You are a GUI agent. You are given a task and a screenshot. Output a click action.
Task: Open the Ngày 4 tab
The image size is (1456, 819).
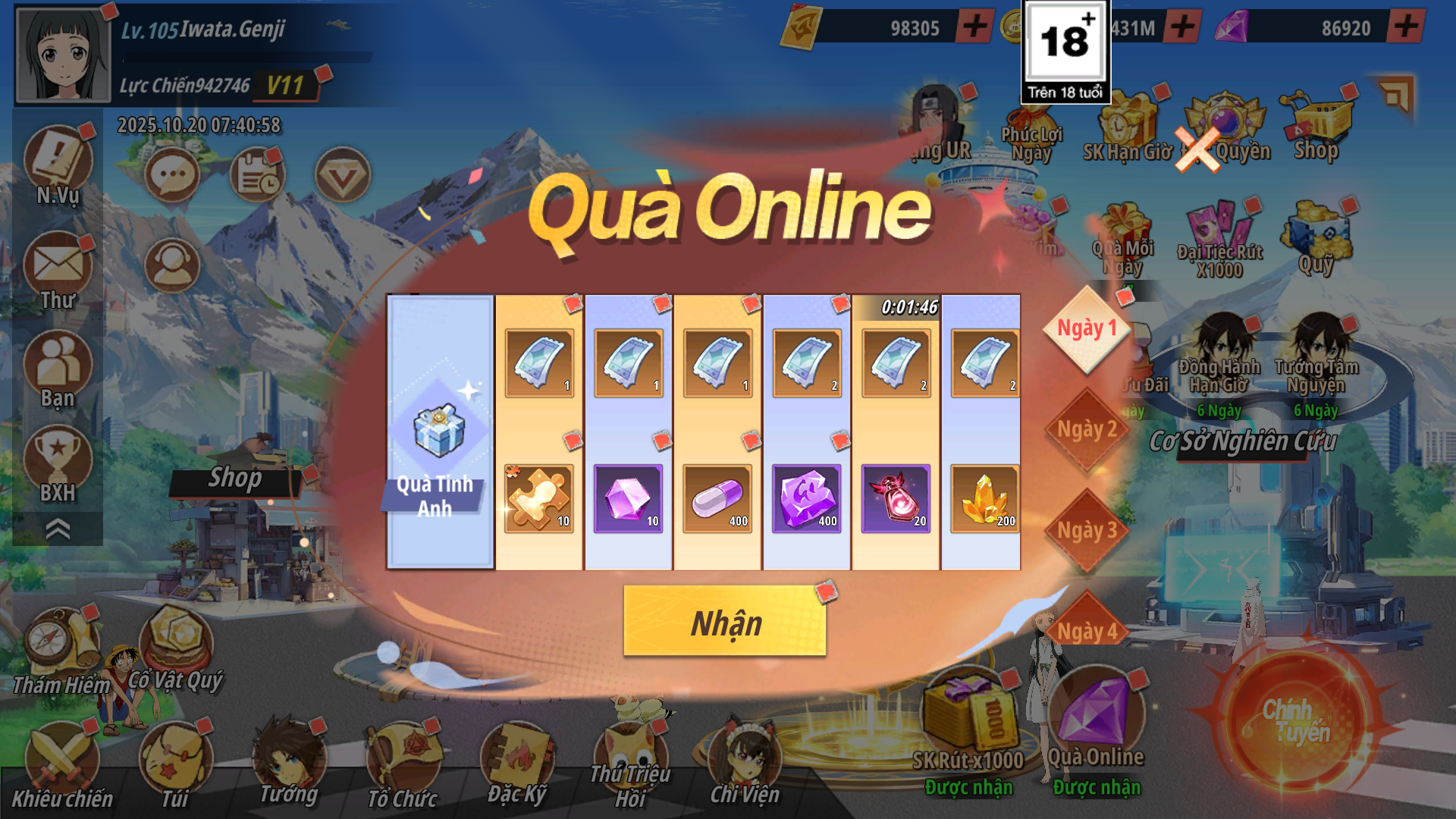(x=1087, y=629)
